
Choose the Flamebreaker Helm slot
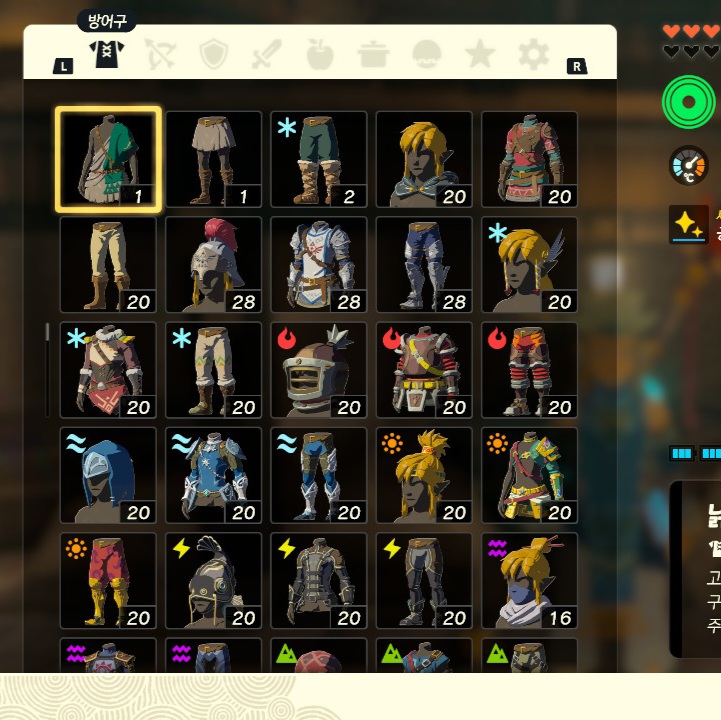click(x=319, y=370)
